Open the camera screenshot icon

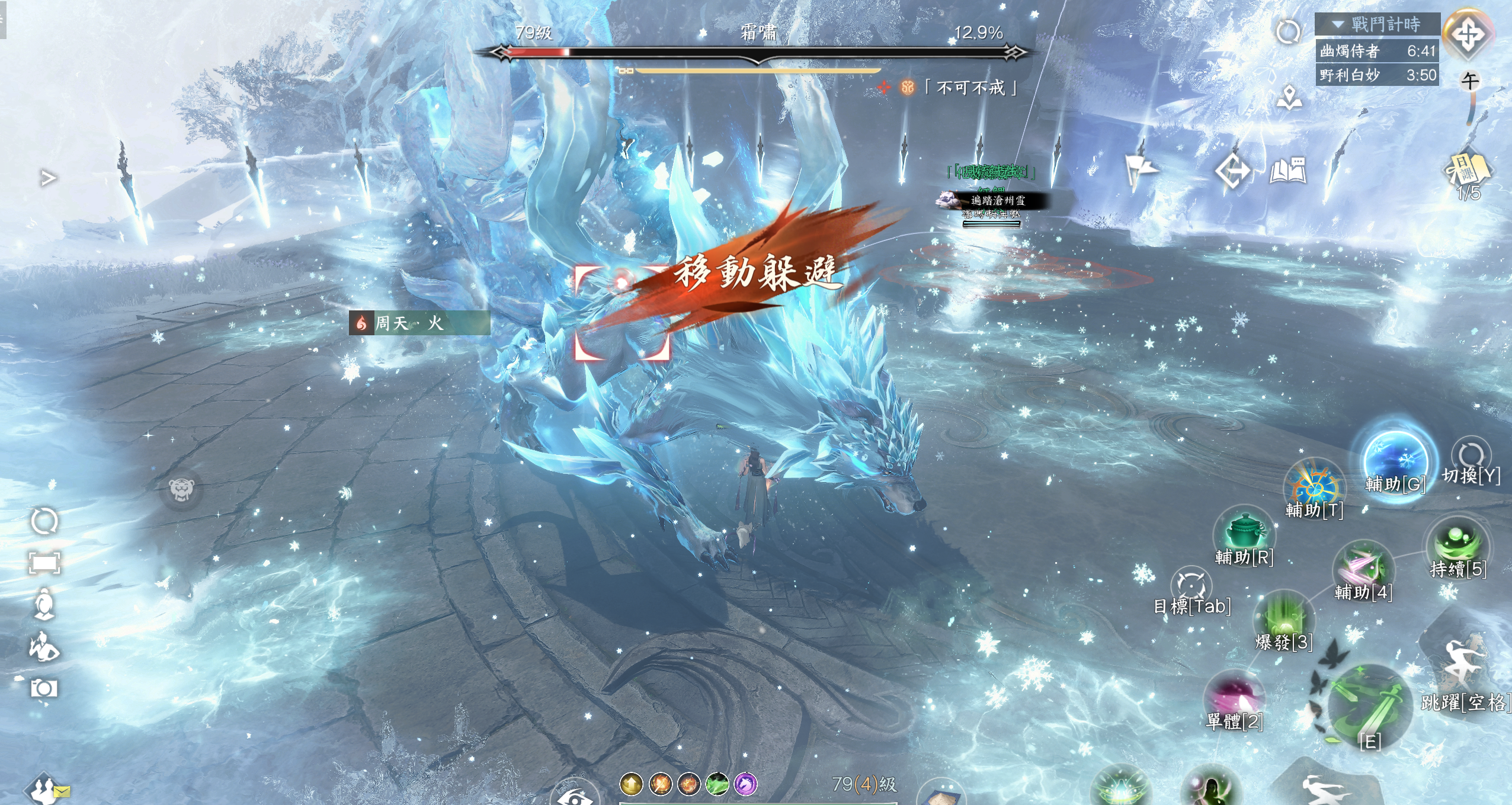click(x=44, y=688)
